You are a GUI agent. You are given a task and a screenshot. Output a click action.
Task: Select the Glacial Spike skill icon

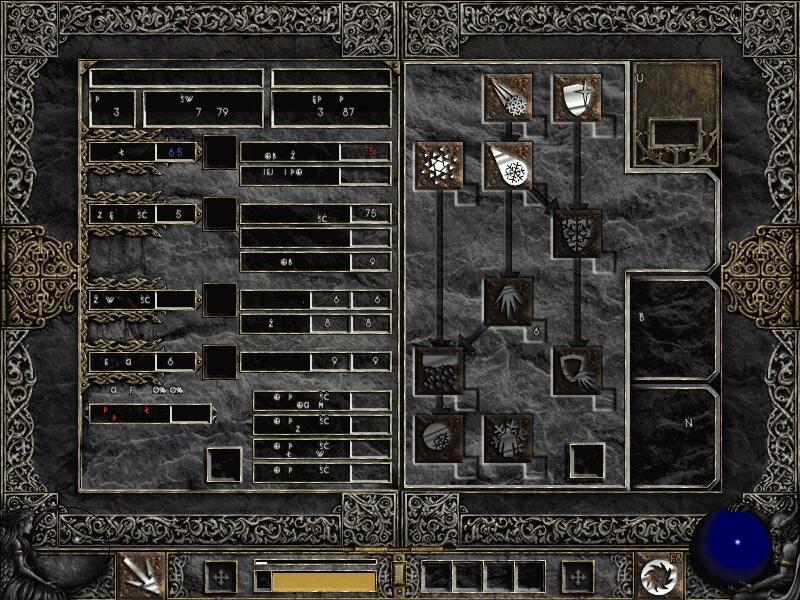click(x=508, y=300)
